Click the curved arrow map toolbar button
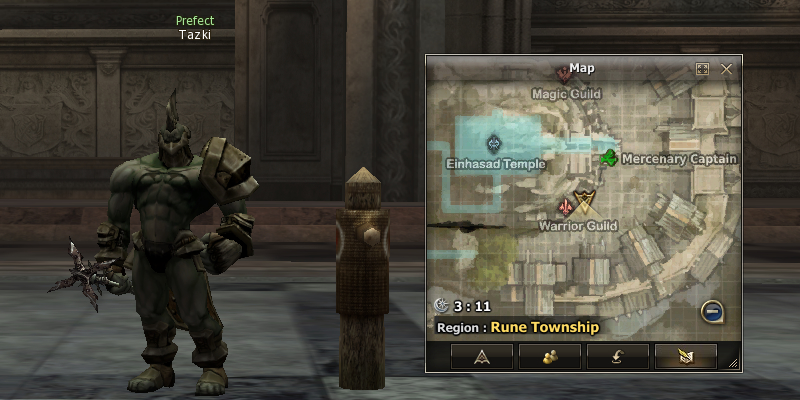The width and height of the screenshot is (800, 400). coord(617,356)
